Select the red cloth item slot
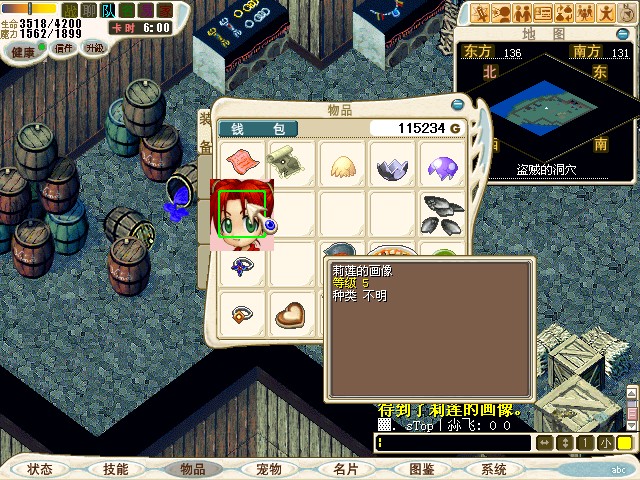 coord(243,161)
